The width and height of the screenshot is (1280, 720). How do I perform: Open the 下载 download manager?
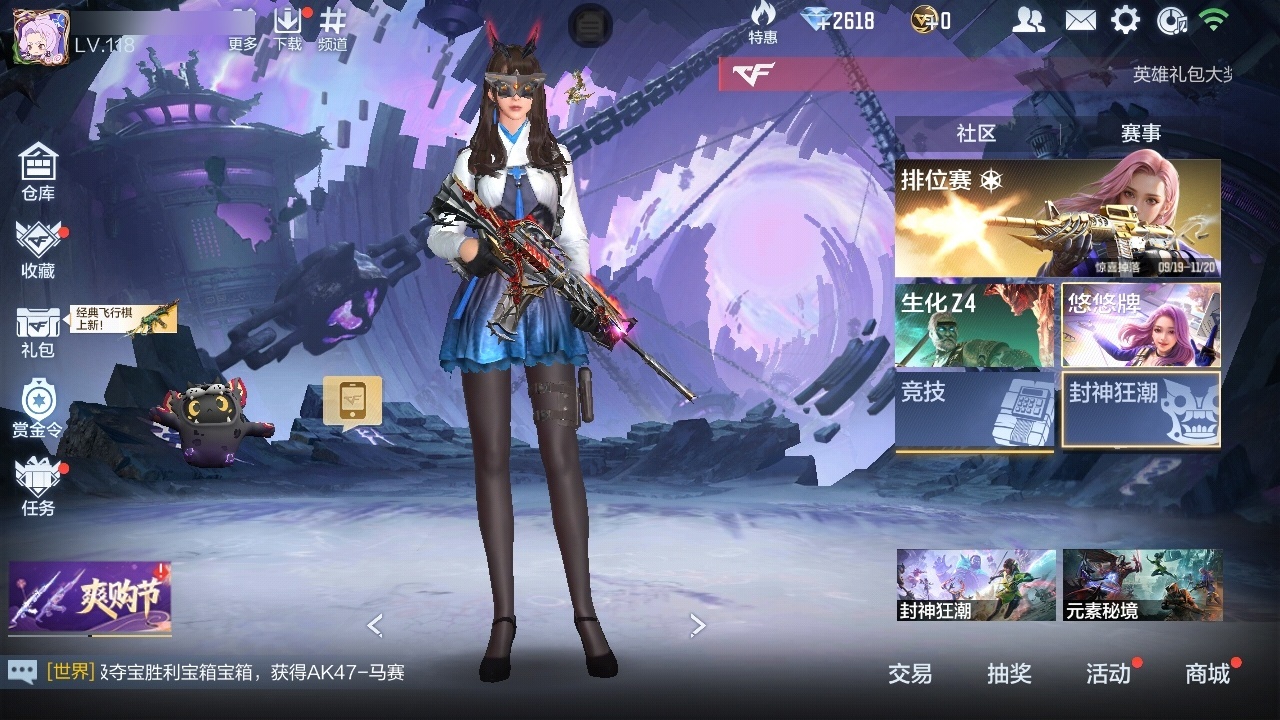(x=288, y=27)
